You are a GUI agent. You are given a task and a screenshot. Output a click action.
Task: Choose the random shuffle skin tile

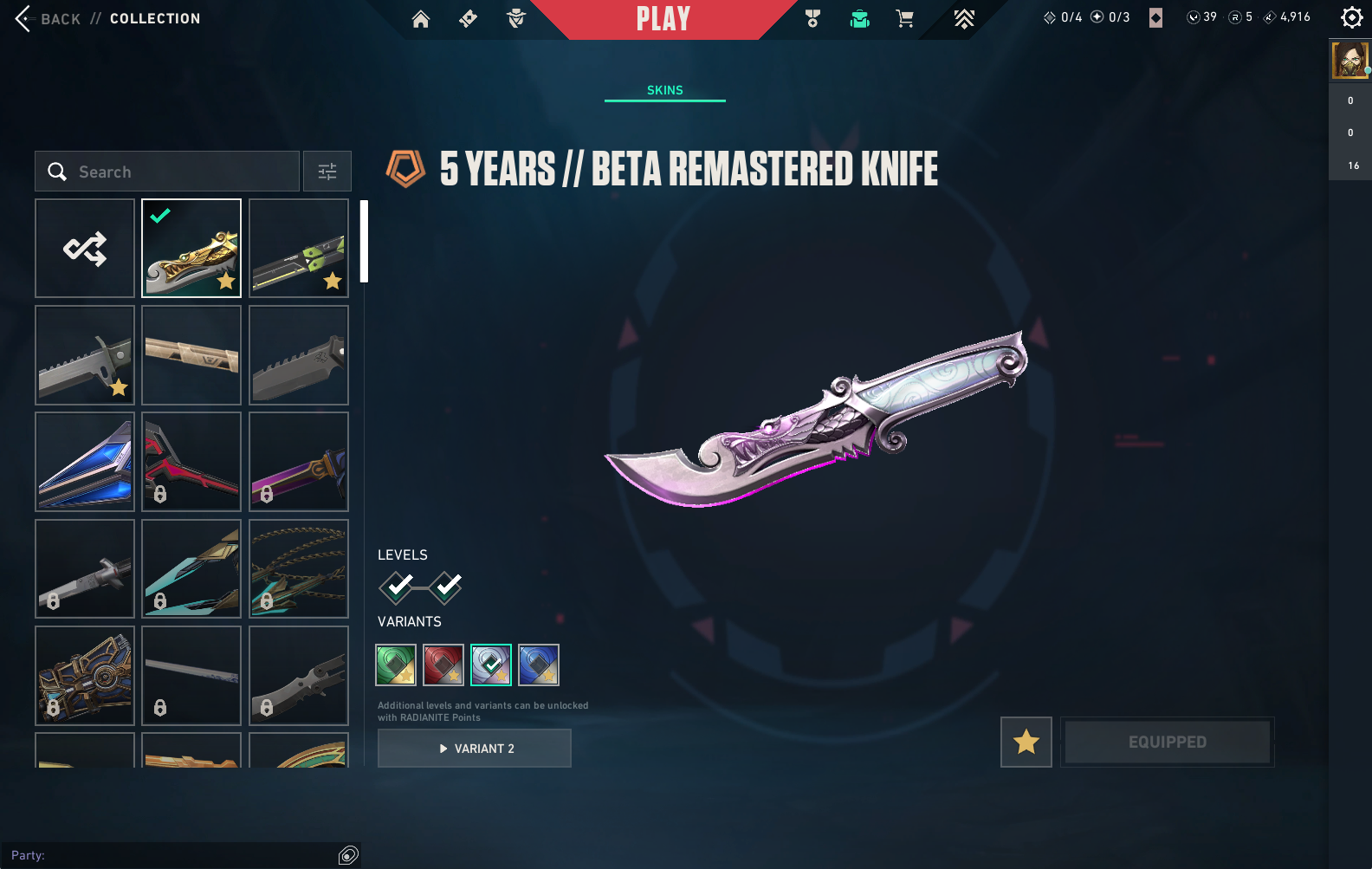tap(85, 249)
